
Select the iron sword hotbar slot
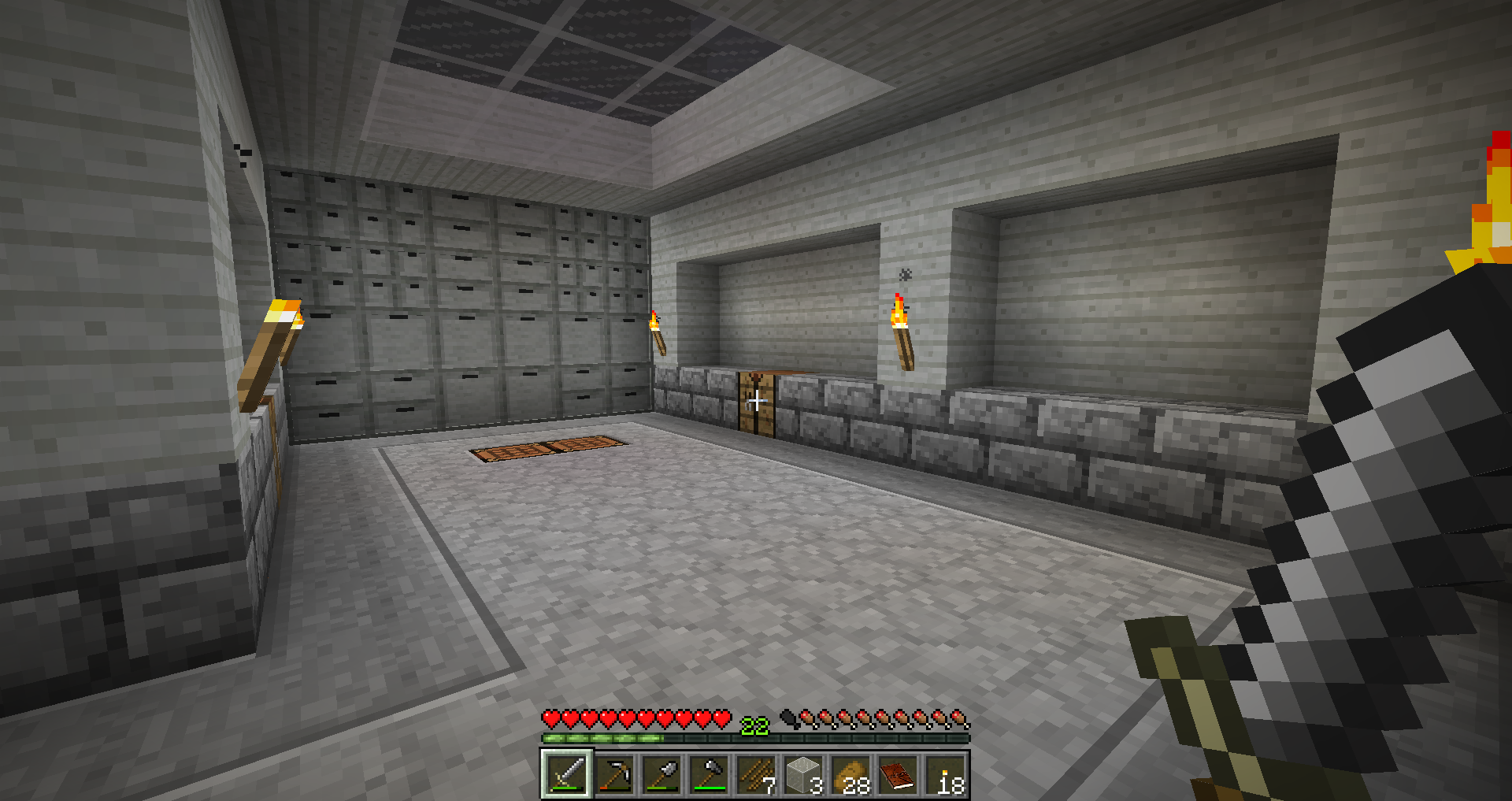point(566,774)
